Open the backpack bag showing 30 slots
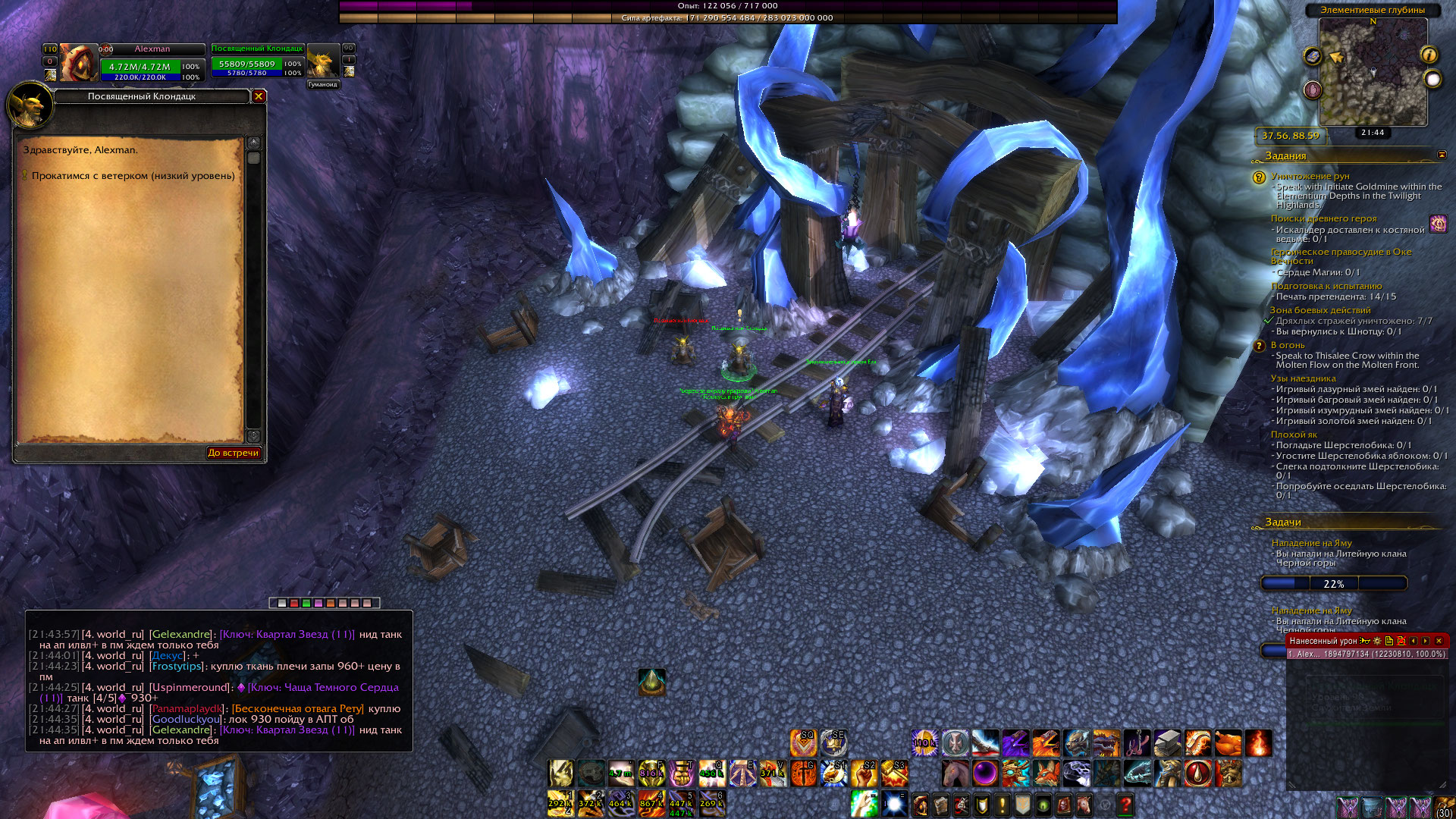The height and width of the screenshot is (819, 1456). 1445,807
